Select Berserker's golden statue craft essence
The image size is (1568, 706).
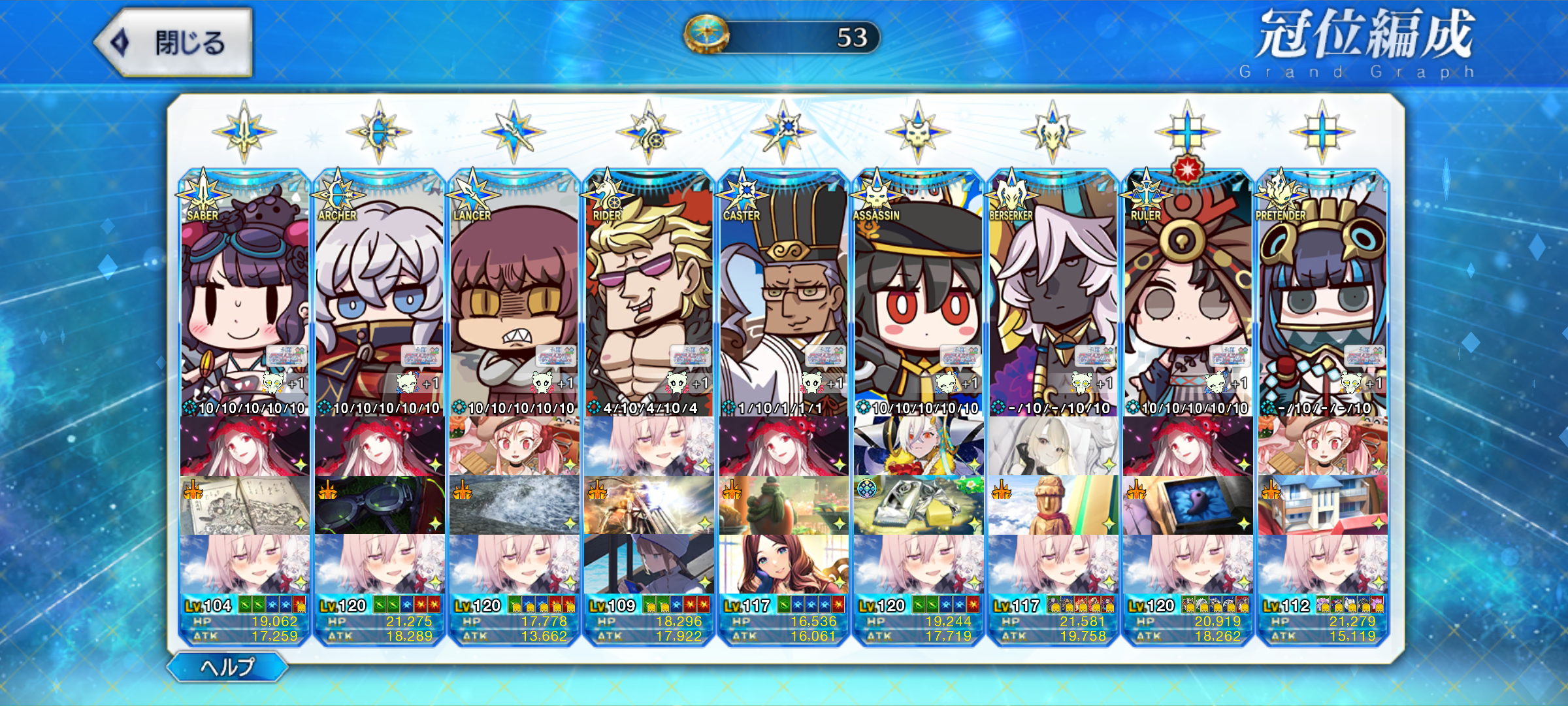tap(1053, 505)
